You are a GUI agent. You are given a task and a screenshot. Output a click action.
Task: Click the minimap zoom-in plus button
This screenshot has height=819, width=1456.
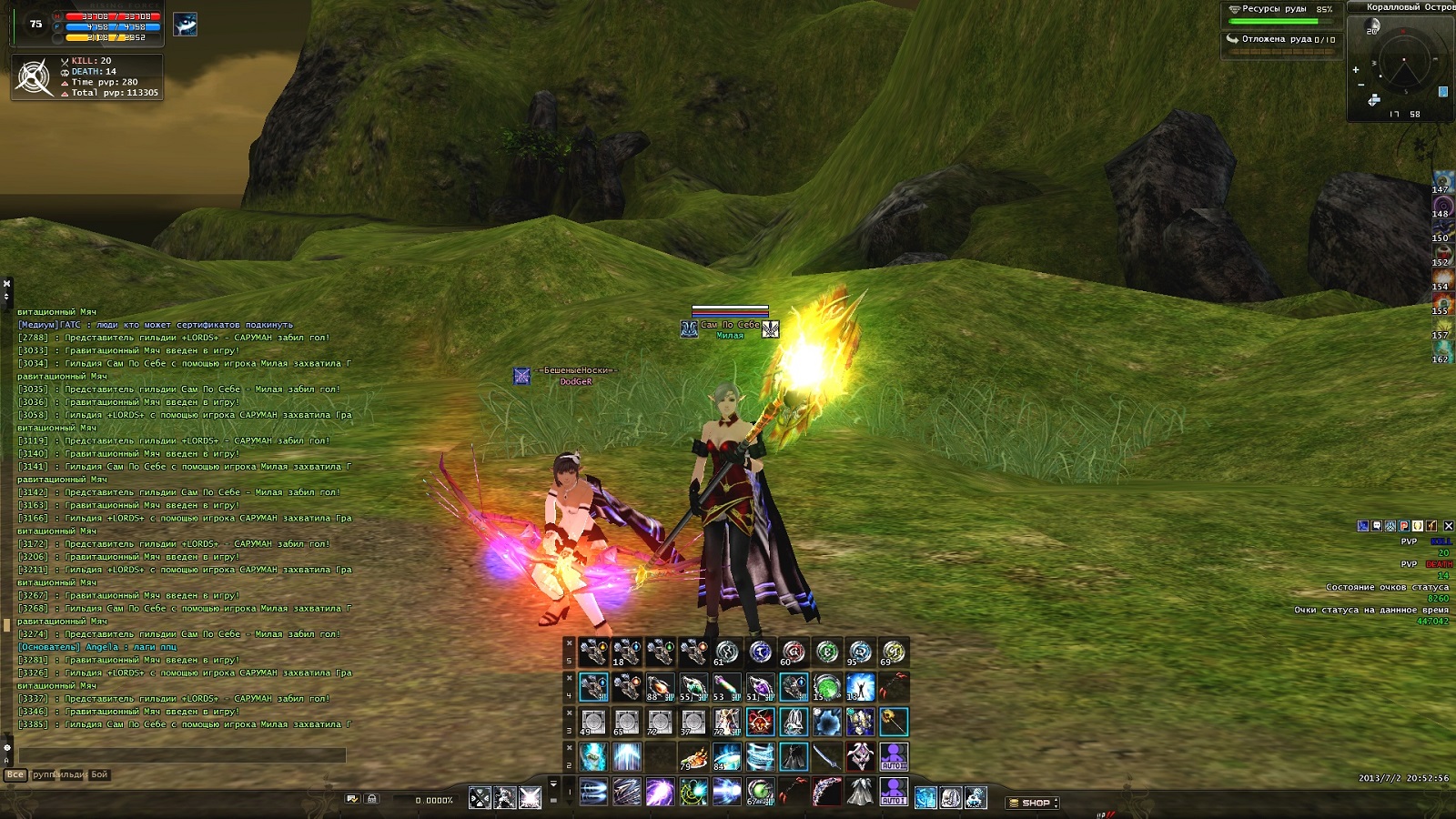point(1356,69)
